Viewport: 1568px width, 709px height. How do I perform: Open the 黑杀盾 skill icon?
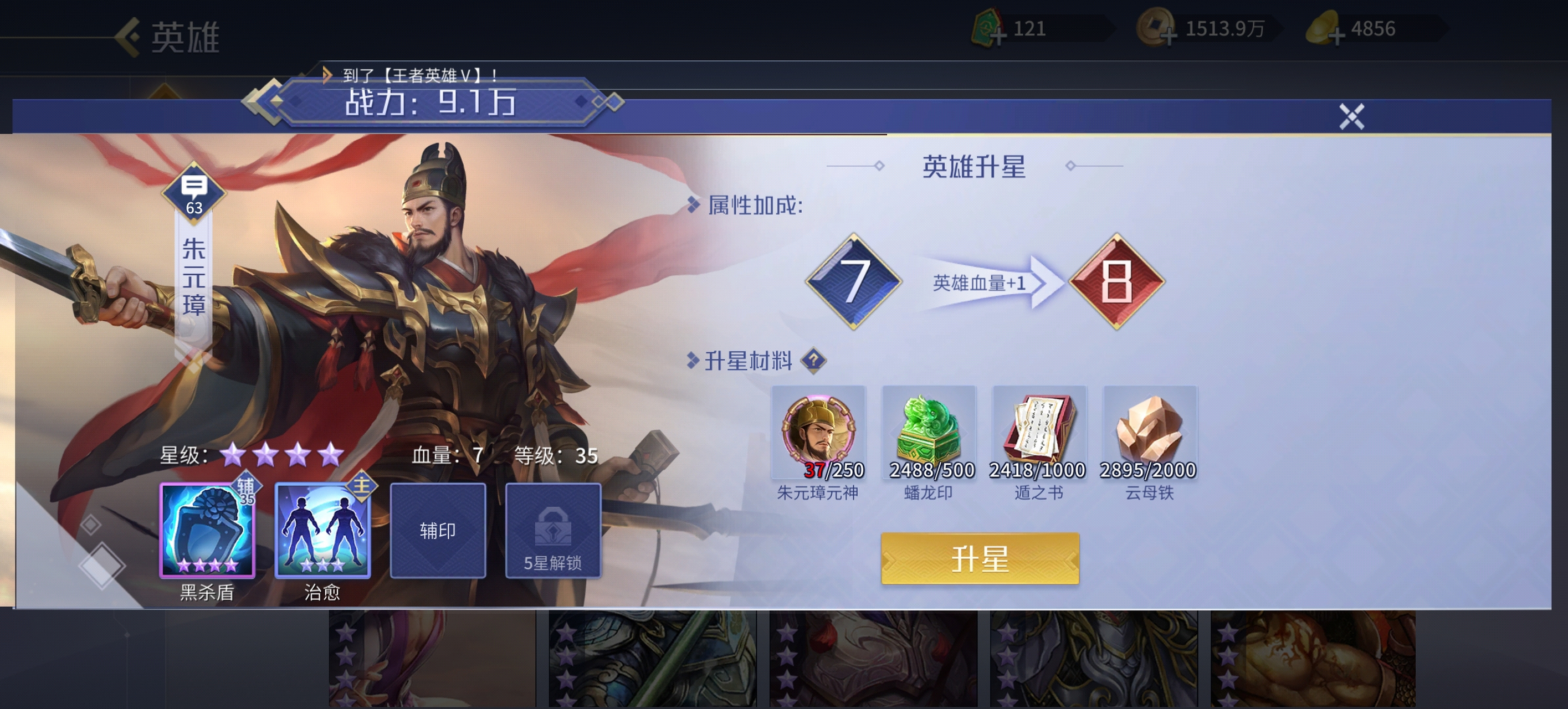(x=207, y=530)
